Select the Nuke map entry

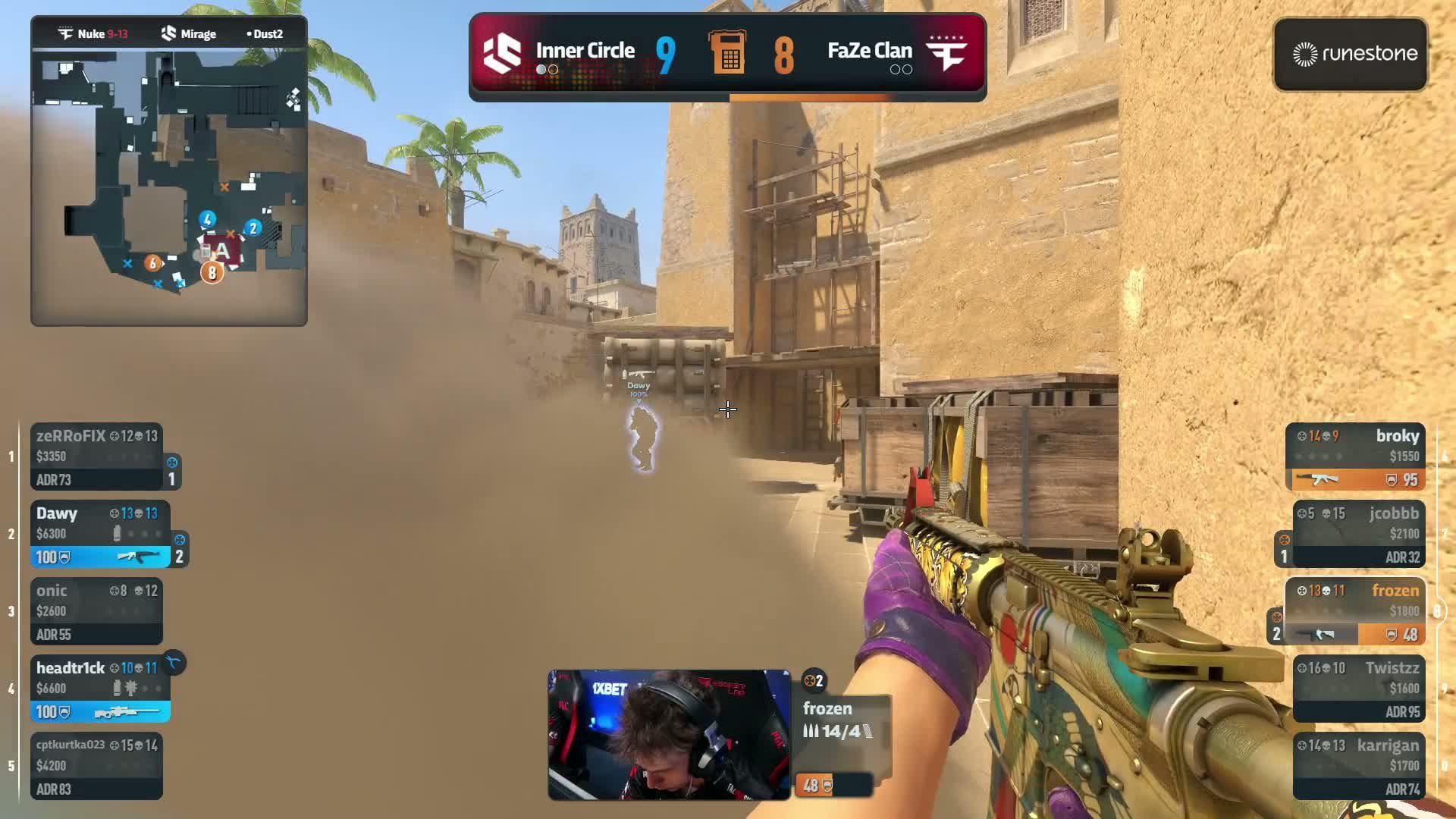pos(94,33)
